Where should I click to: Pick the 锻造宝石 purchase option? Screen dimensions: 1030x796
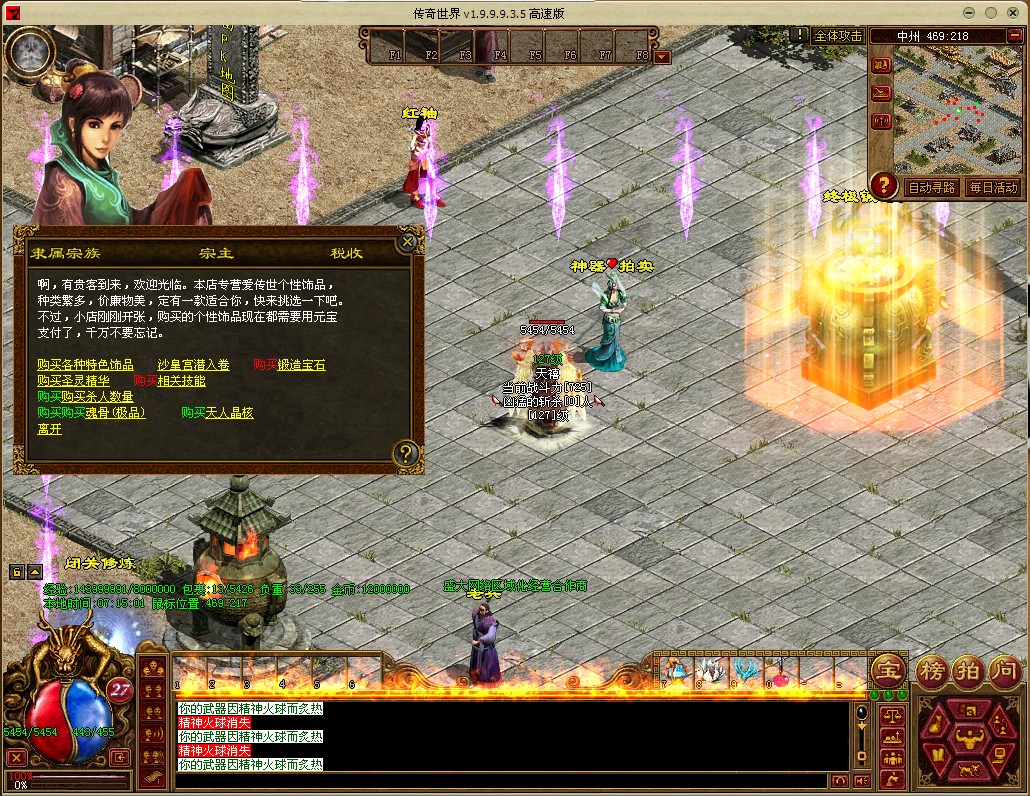[301, 365]
